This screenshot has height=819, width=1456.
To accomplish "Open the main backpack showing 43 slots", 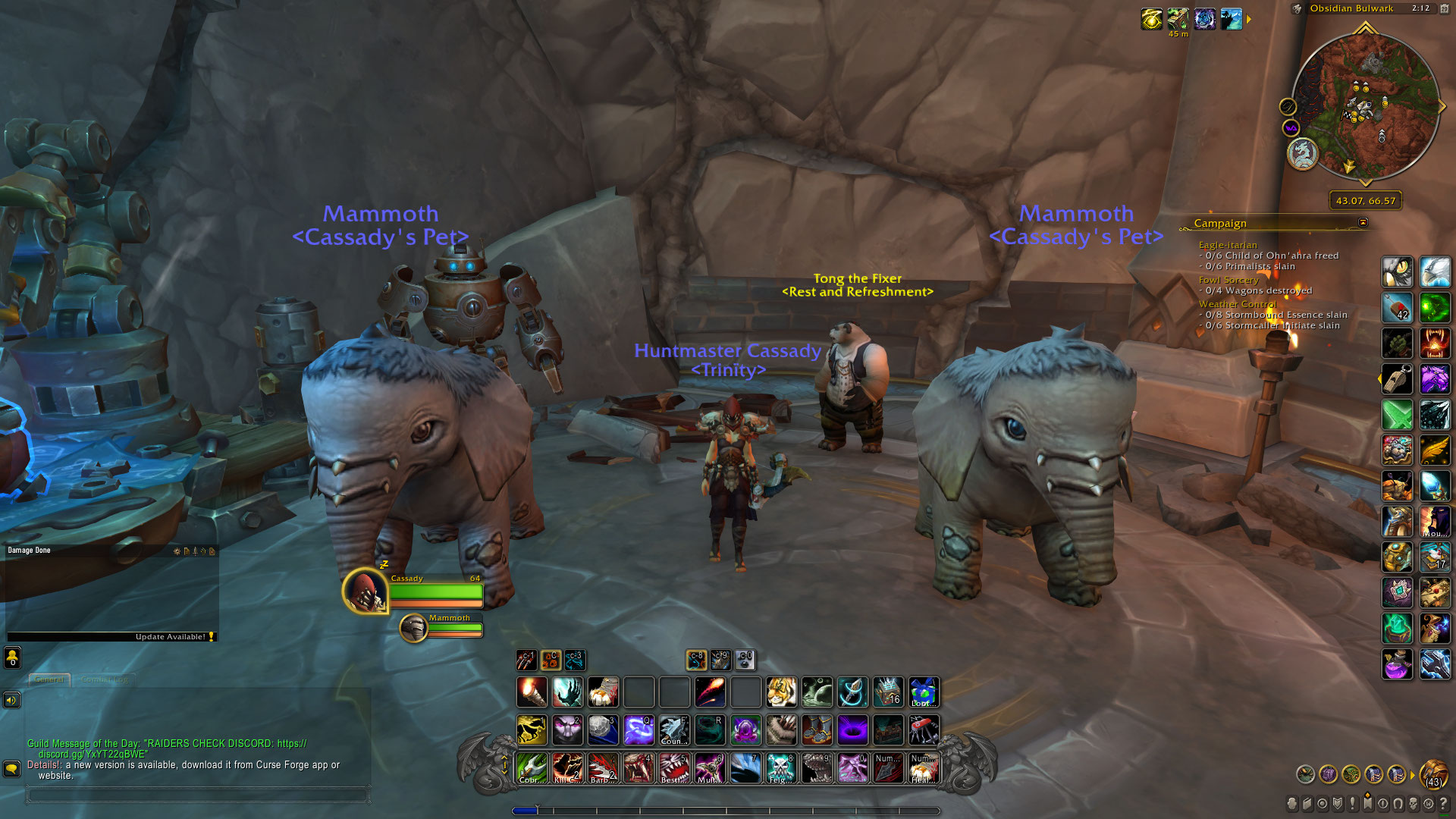I will (1433, 775).
